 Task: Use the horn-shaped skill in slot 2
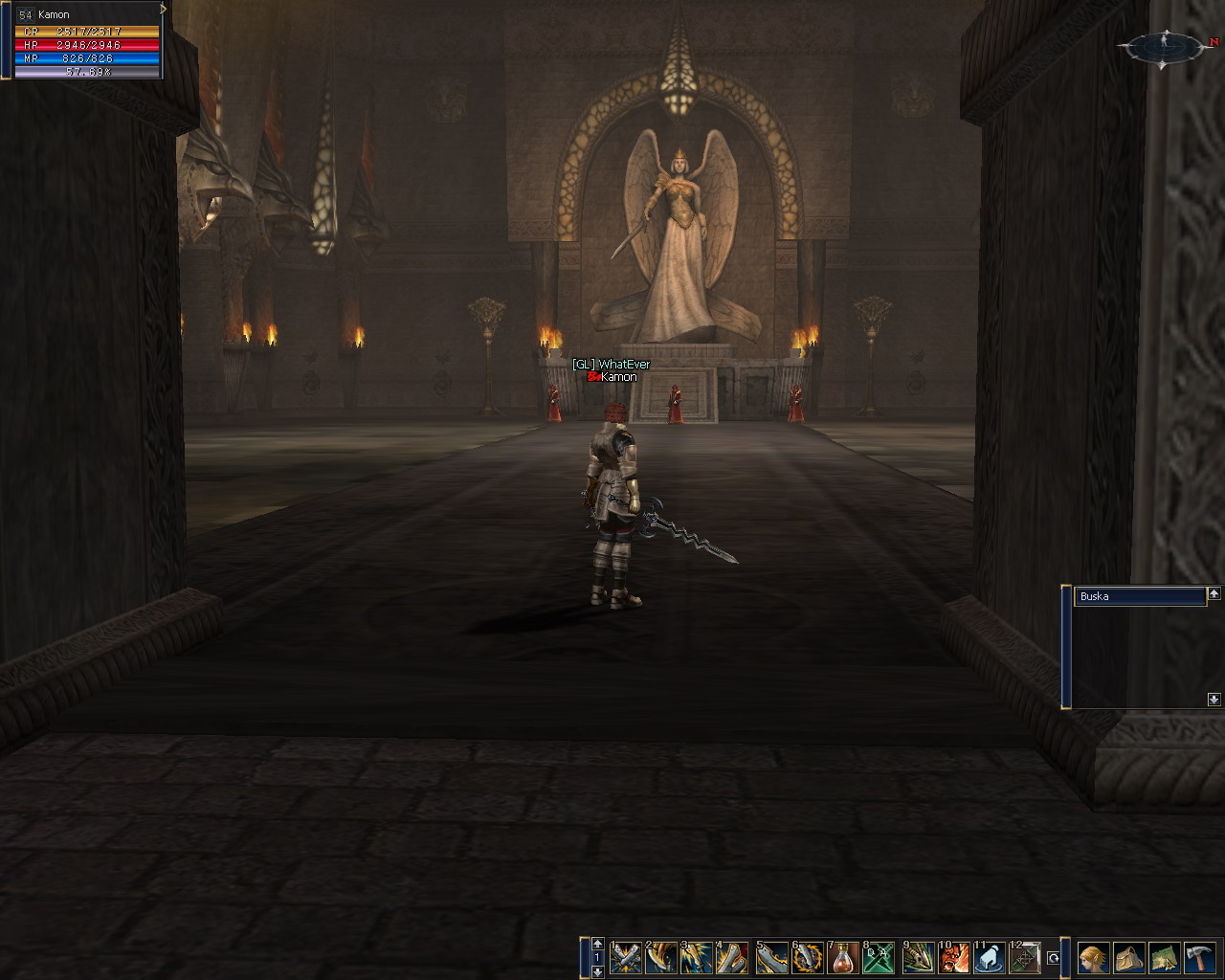661,957
